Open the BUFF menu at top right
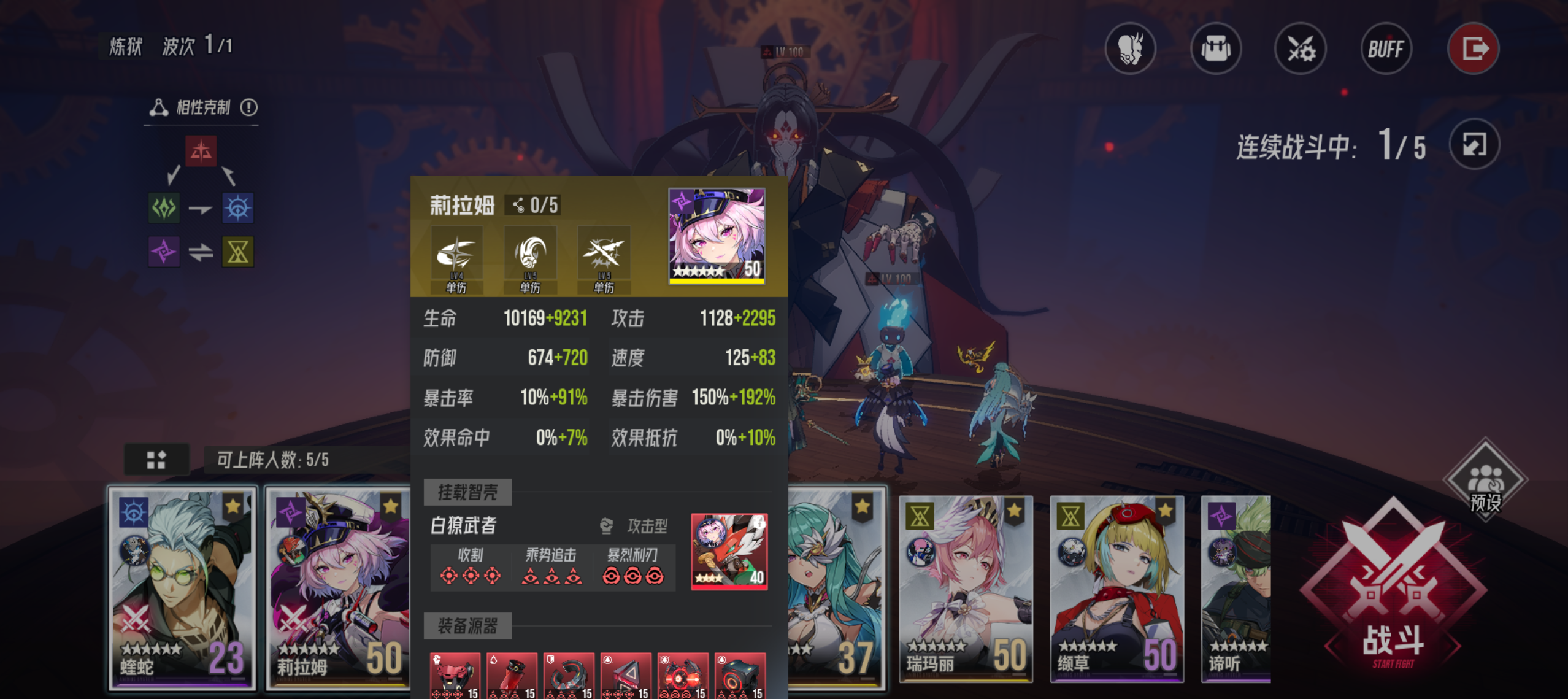 (1386, 48)
